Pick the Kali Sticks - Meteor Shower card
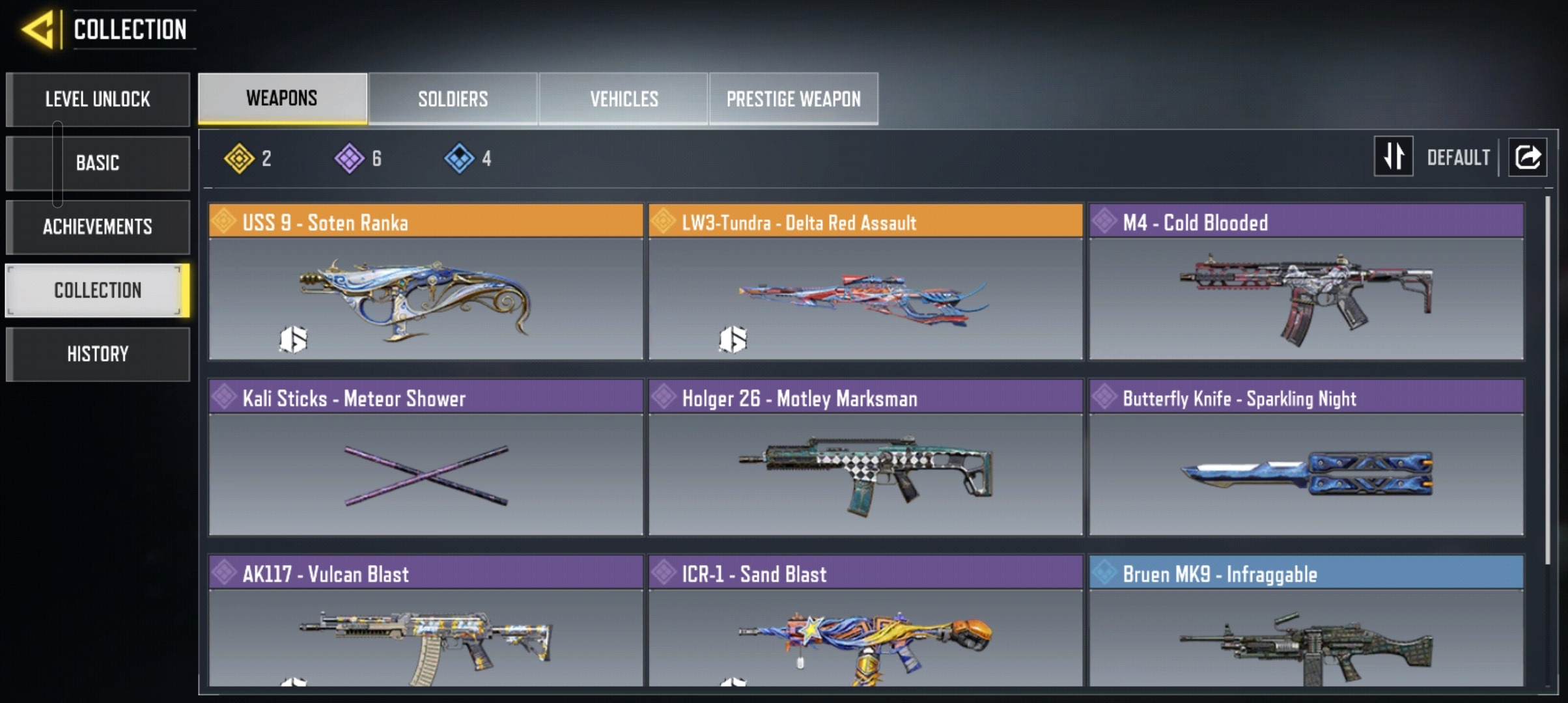The image size is (1568, 703). (x=425, y=458)
